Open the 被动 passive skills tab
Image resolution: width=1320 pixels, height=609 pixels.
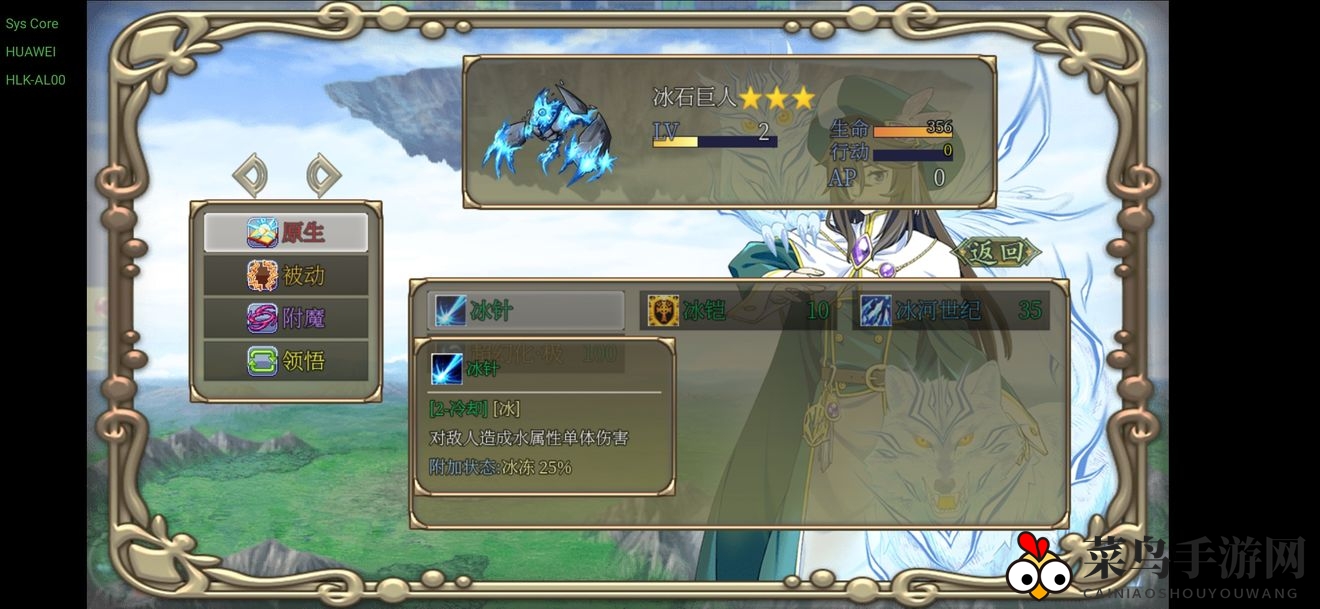[x=286, y=275]
